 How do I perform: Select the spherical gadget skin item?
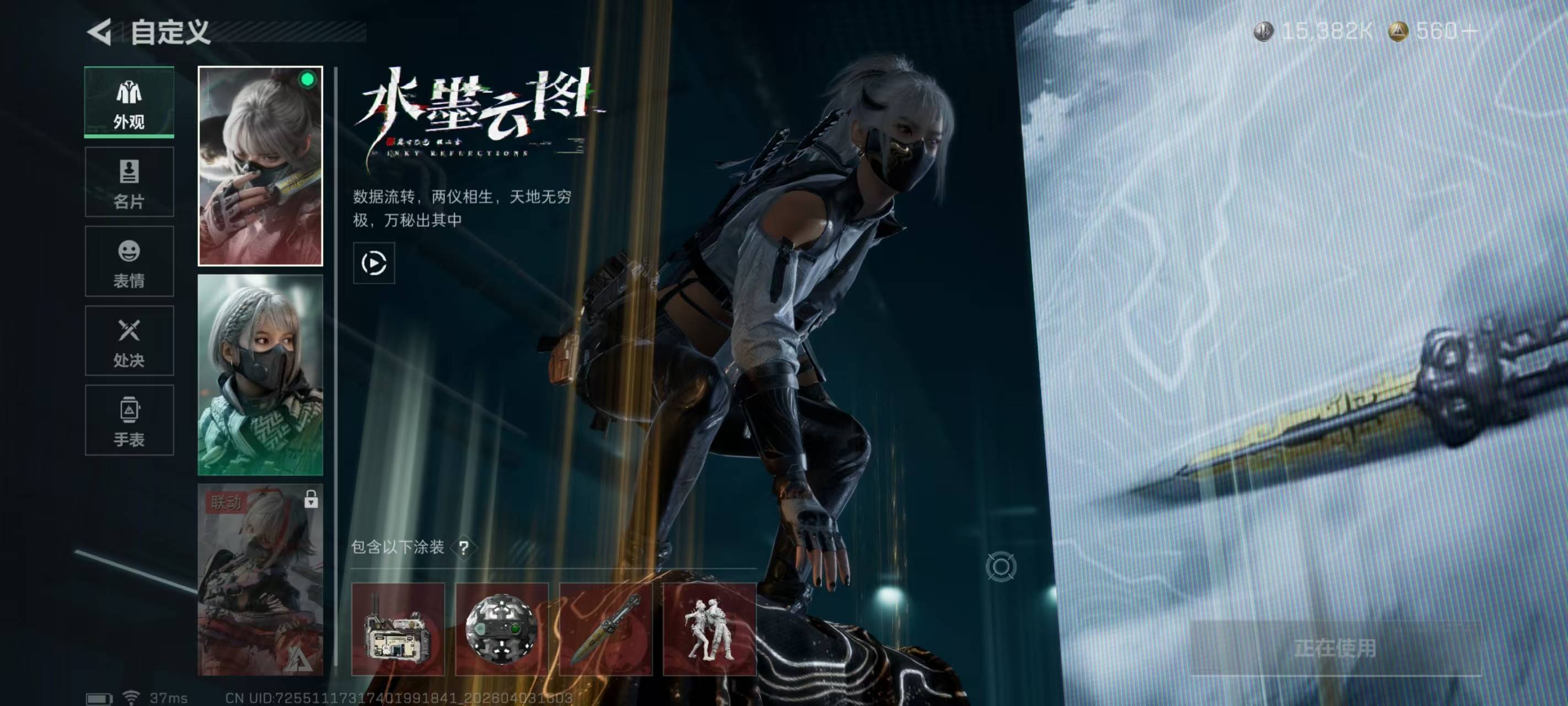click(x=502, y=629)
